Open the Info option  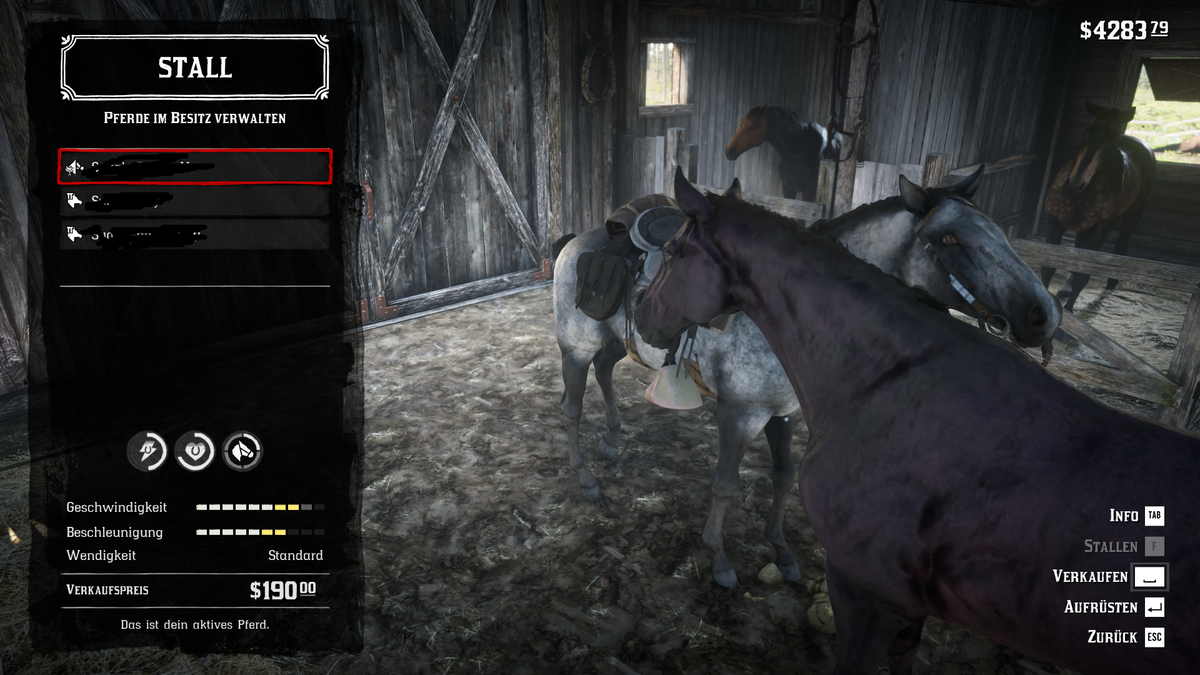(1124, 516)
